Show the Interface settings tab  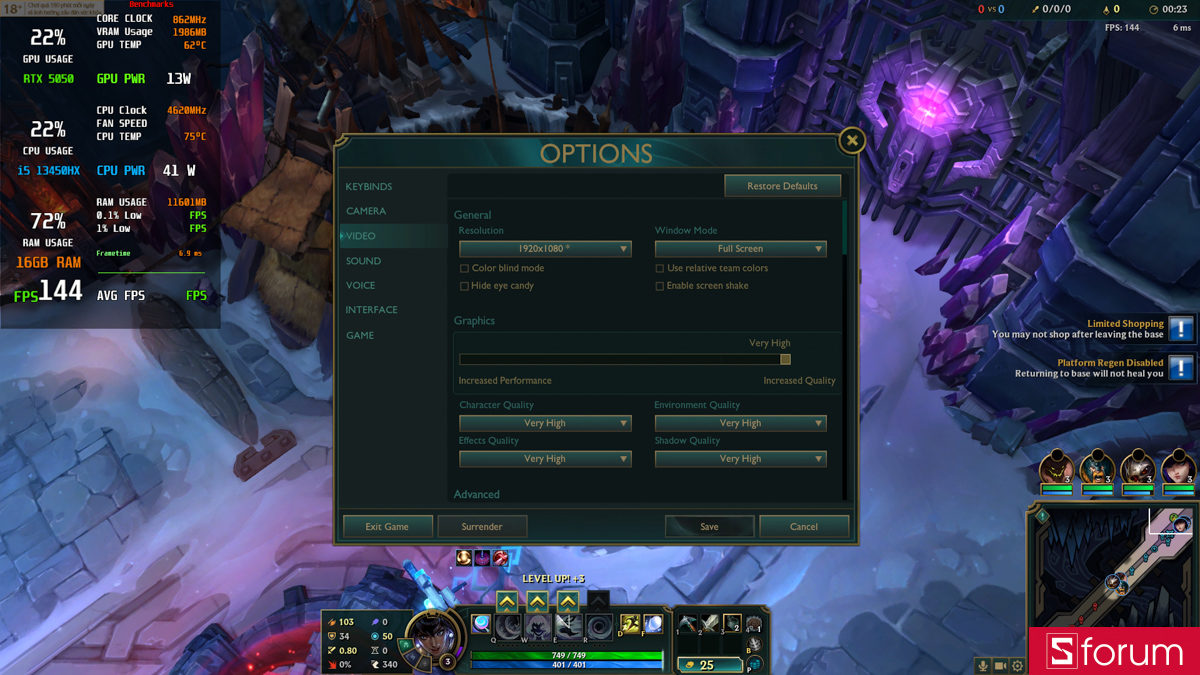(371, 310)
